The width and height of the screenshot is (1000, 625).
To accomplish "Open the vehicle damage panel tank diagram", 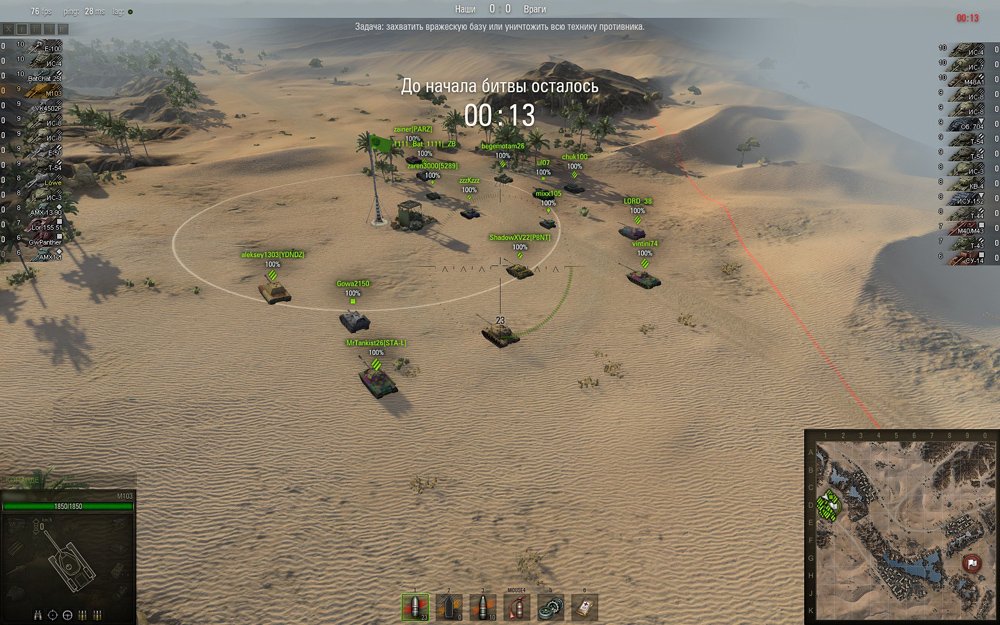I will 68,557.
